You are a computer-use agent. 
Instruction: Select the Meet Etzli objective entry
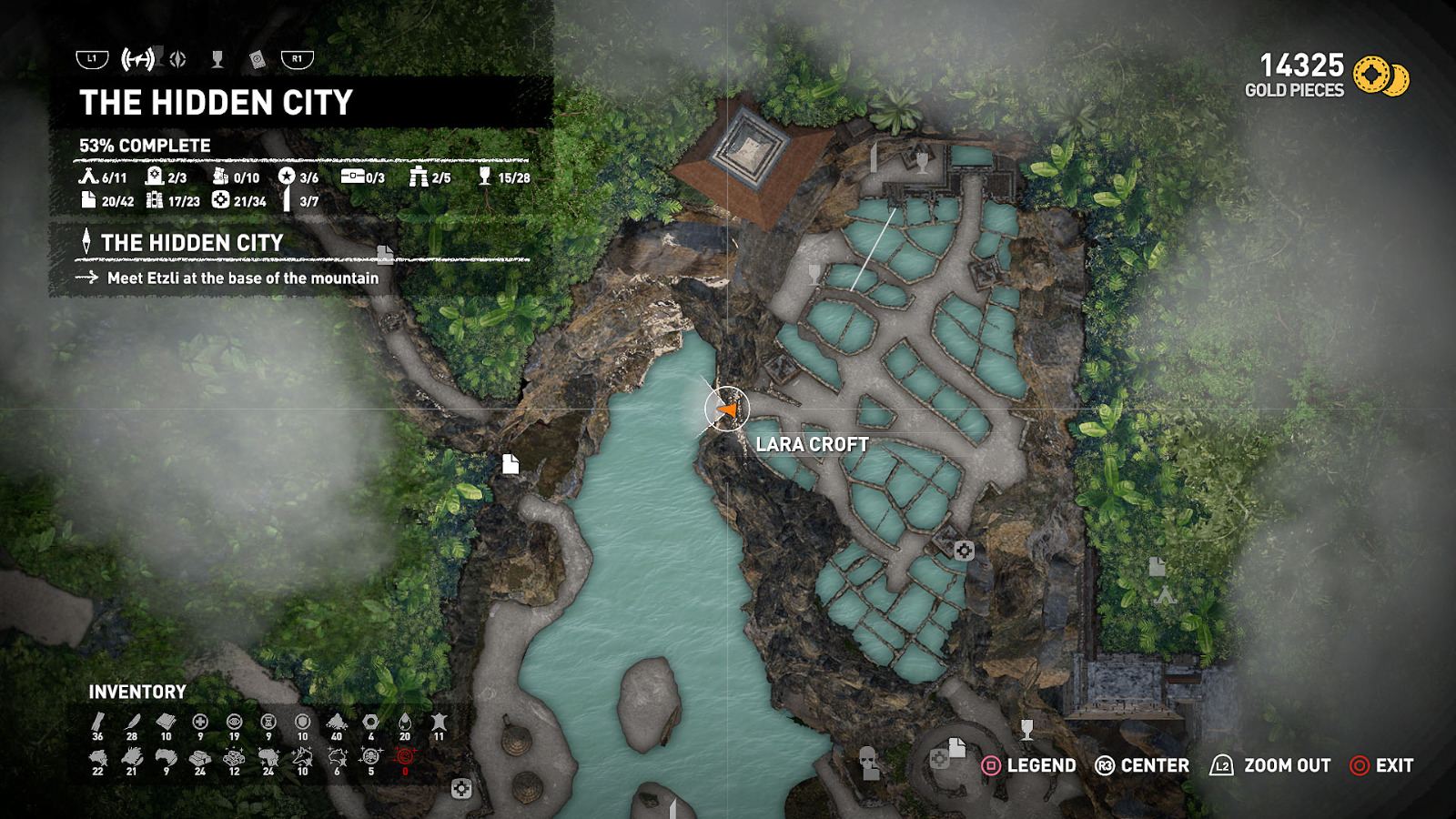click(242, 278)
